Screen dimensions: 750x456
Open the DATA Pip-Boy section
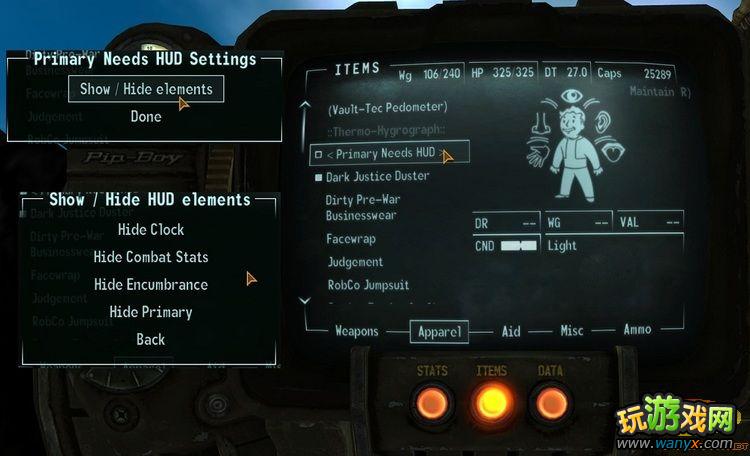click(551, 402)
